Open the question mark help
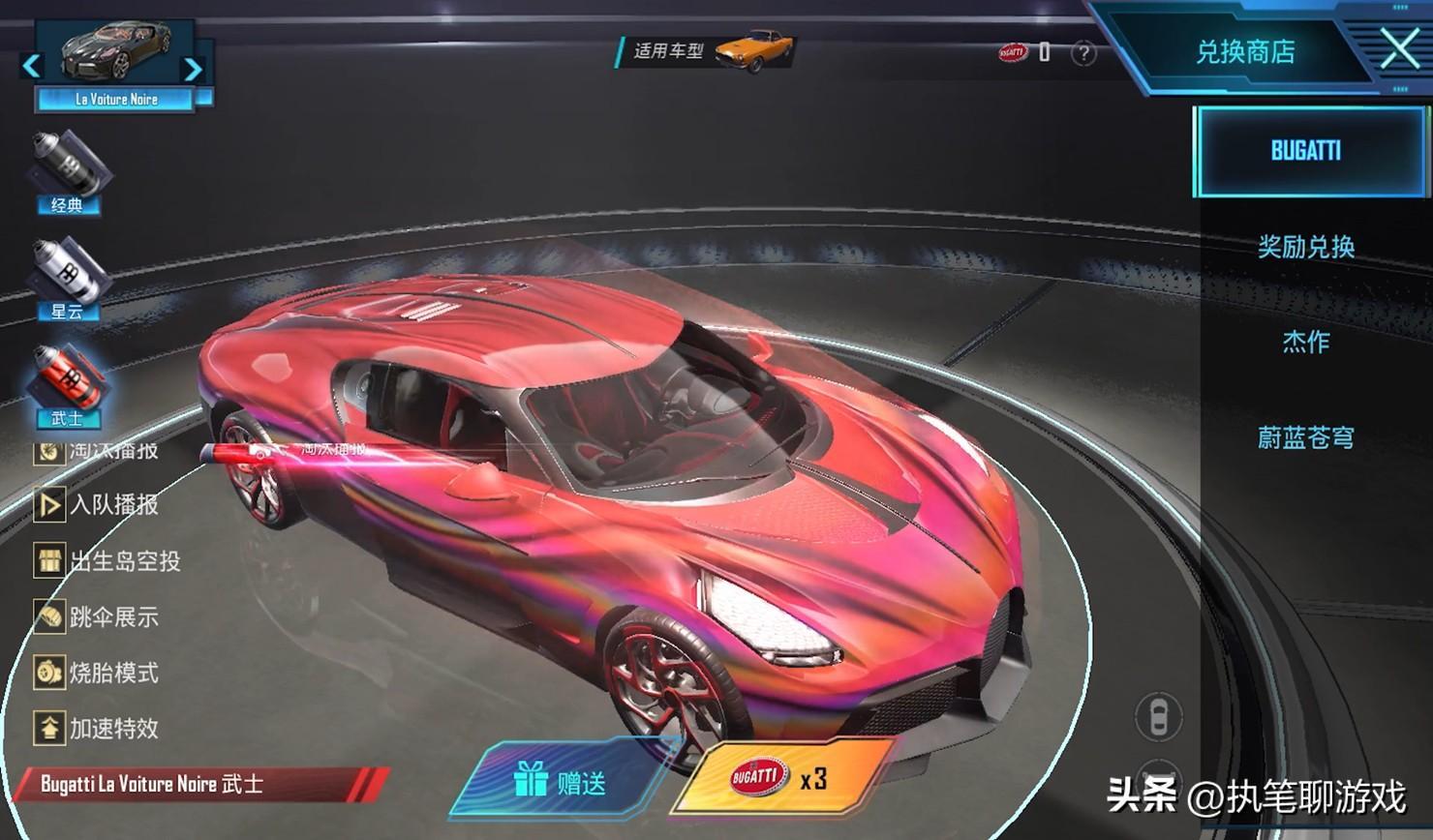The height and width of the screenshot is (840, 1433). pyautogui.click(x=1083, y=53)
